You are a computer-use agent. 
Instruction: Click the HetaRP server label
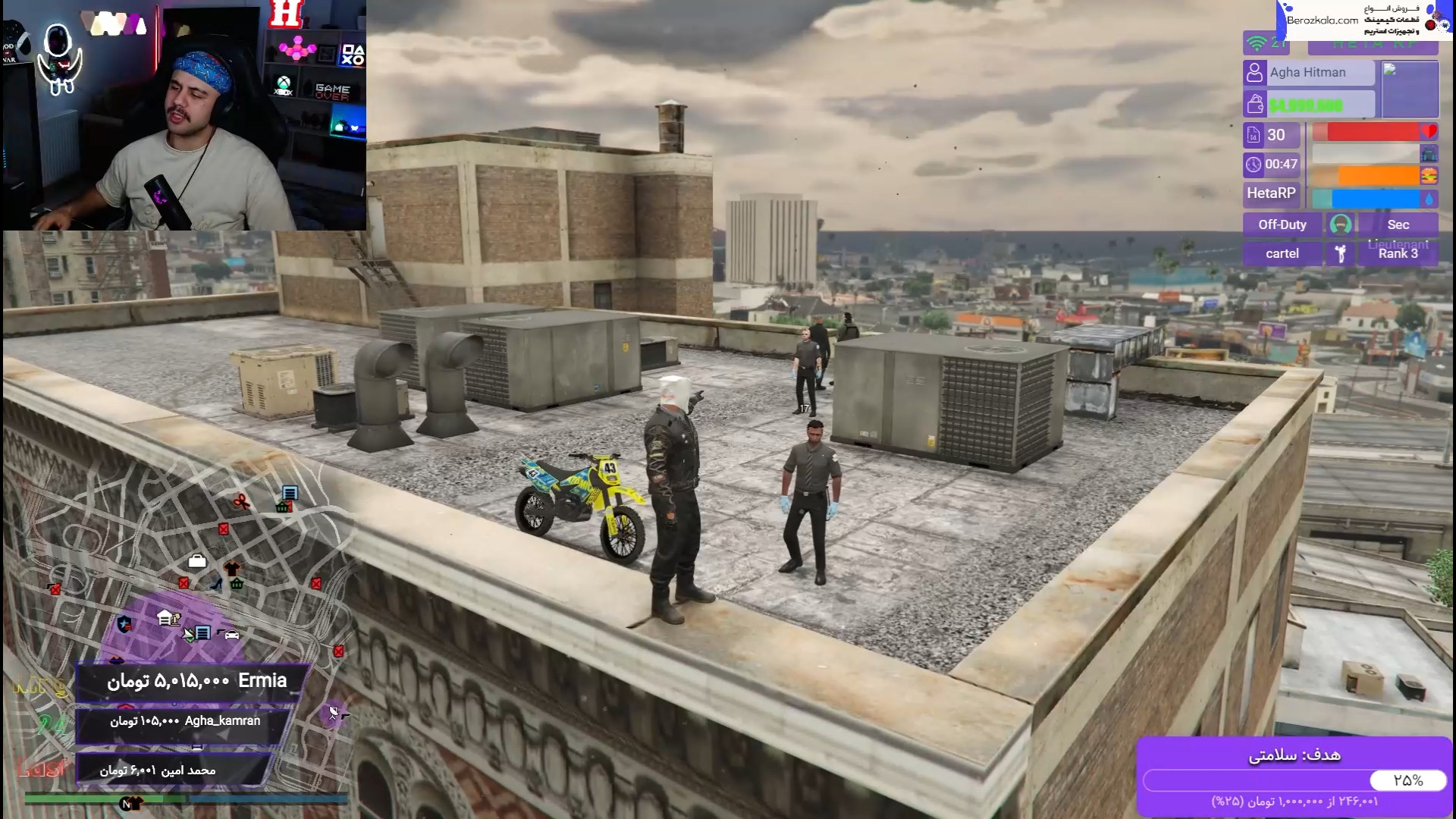tap(1271, 193)
